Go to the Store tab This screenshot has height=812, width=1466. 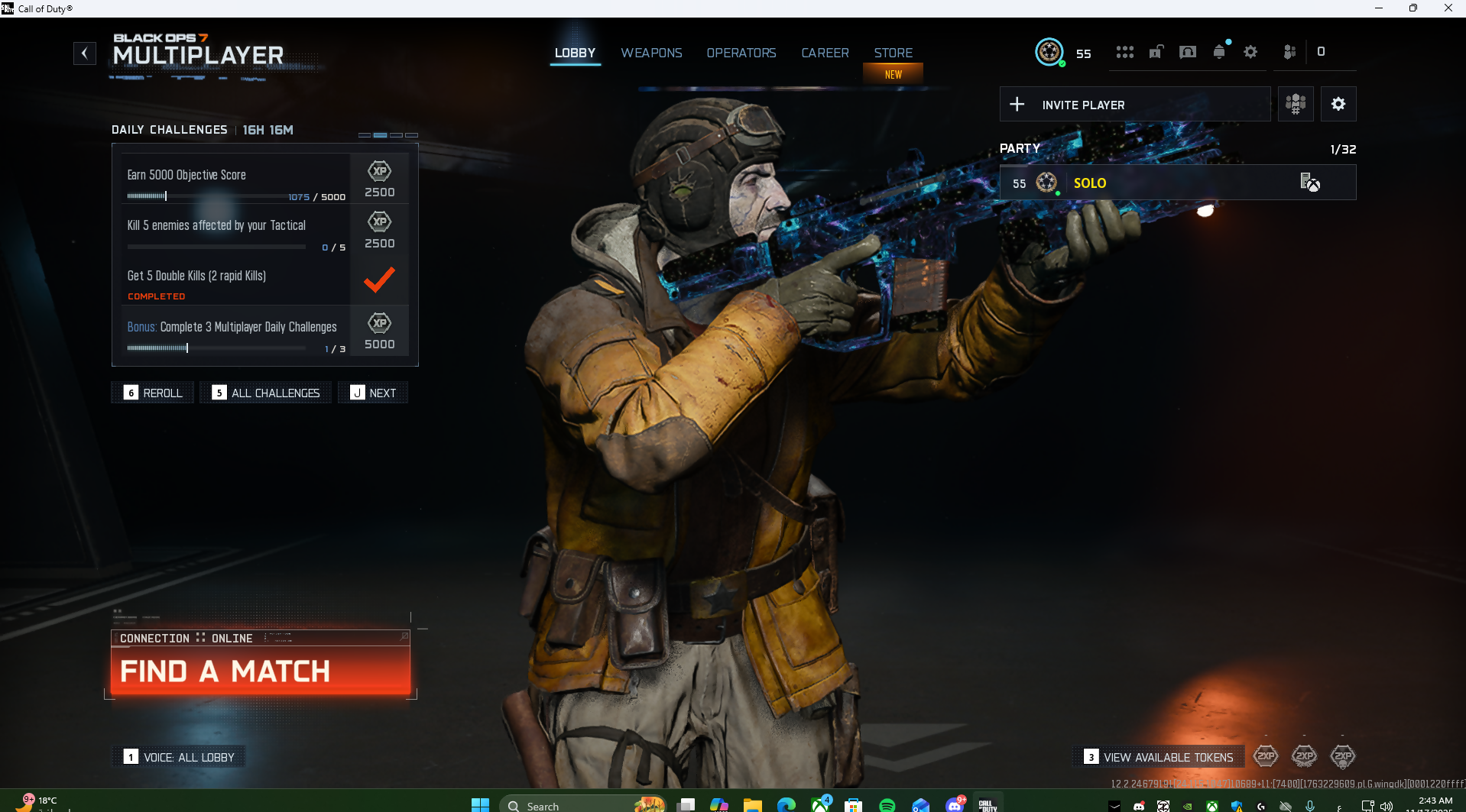pyautogui.click(x=893, y=53)
